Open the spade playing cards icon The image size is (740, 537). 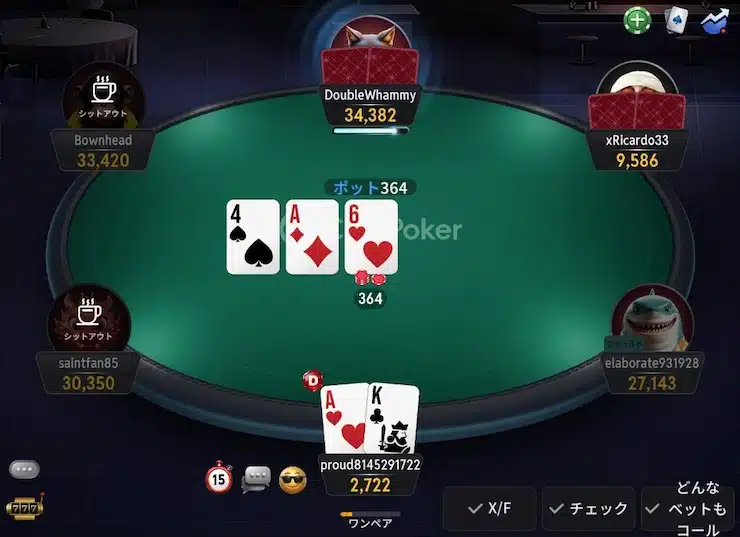(677, 19)
